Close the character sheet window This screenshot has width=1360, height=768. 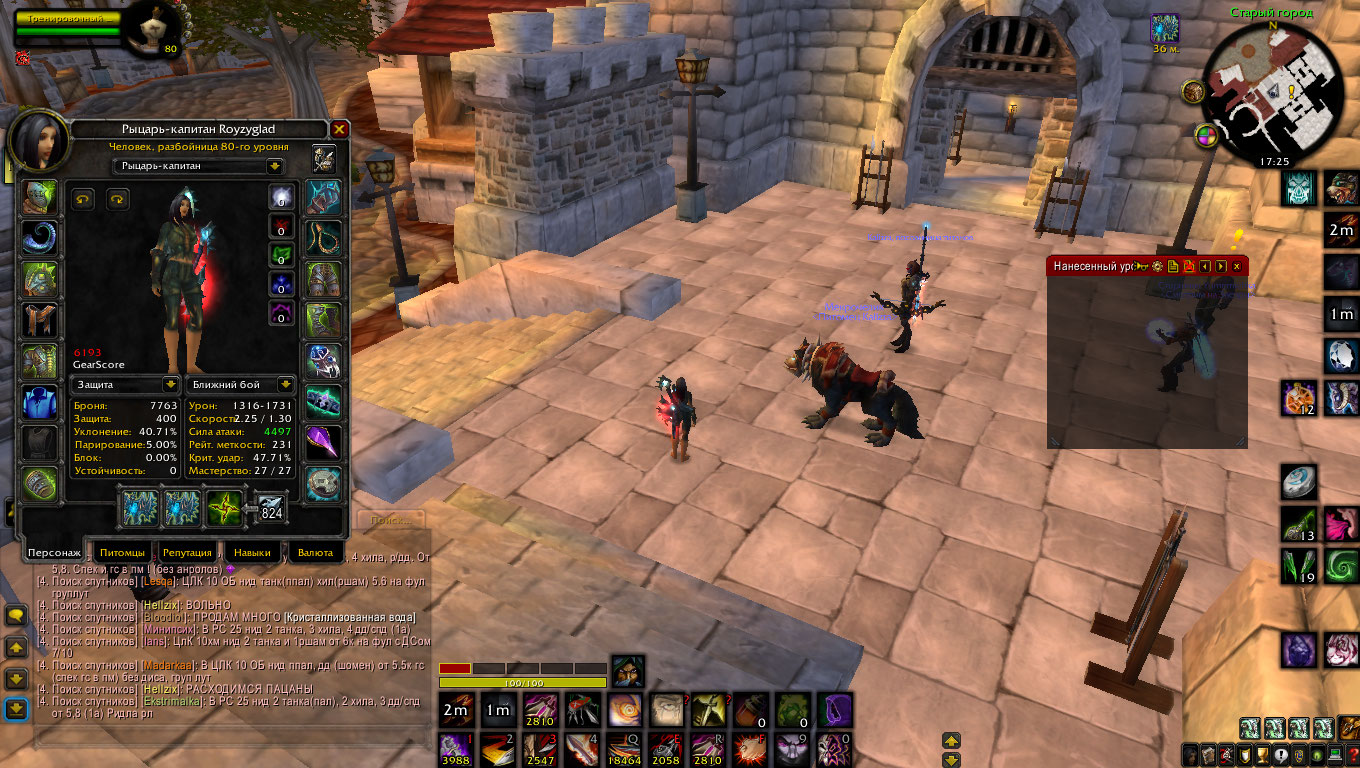pos(339,130)
